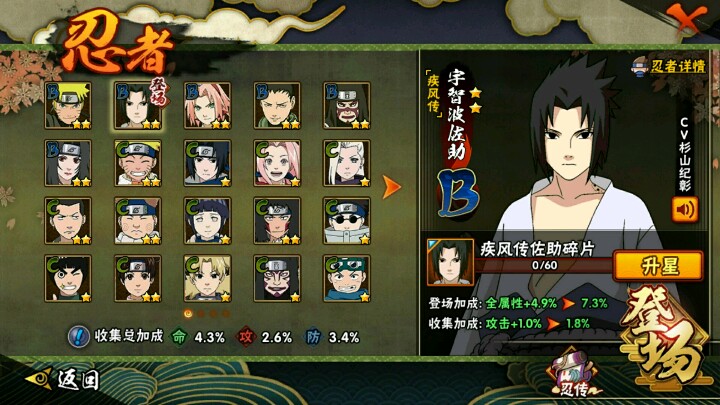The width and height of the screenshot is (720, 405).
Task: Play the voice sample speaker icon
Action: pyautogui.click(x=685, y=210)
